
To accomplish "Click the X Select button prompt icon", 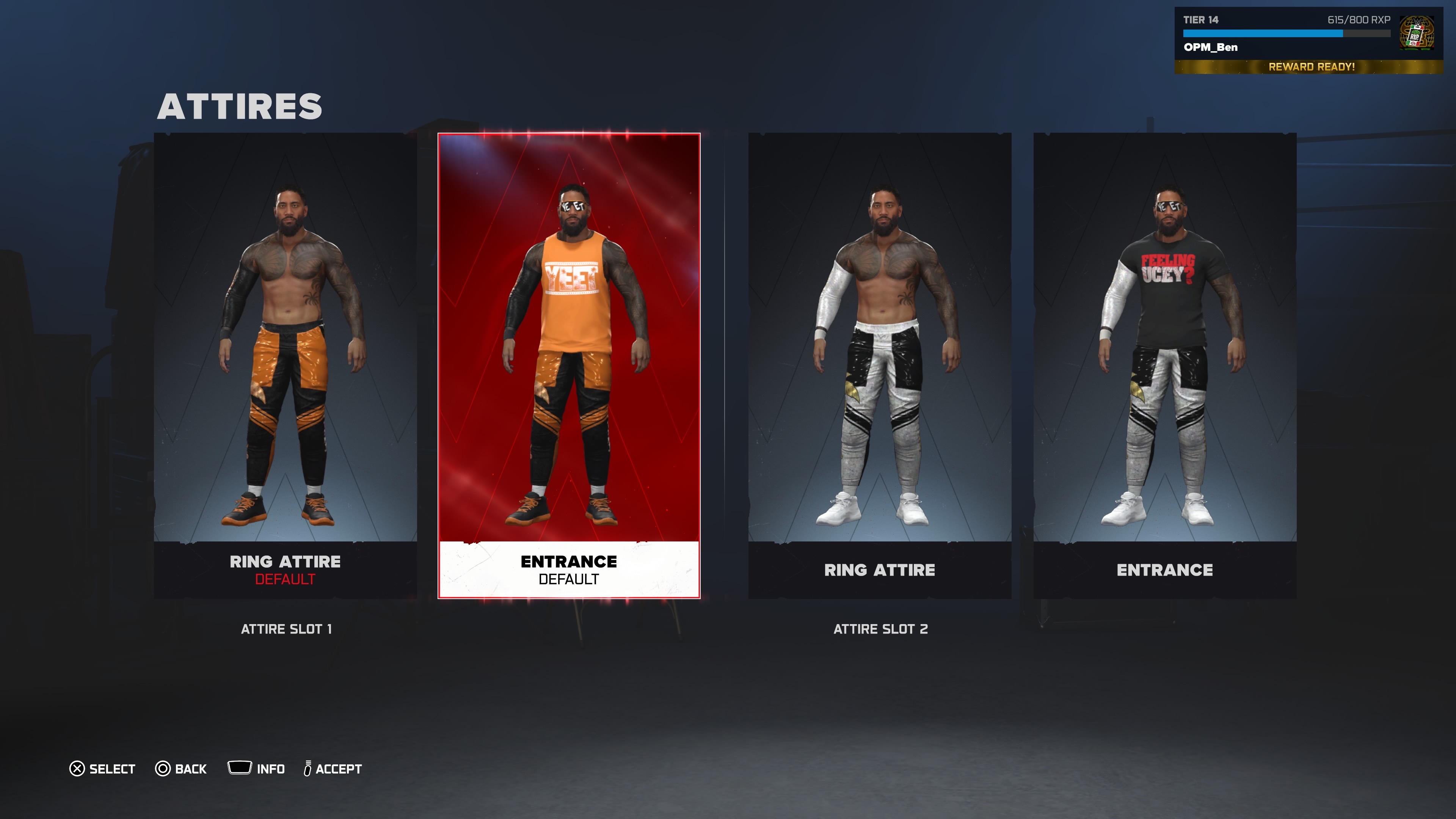I will pos(77,769).
